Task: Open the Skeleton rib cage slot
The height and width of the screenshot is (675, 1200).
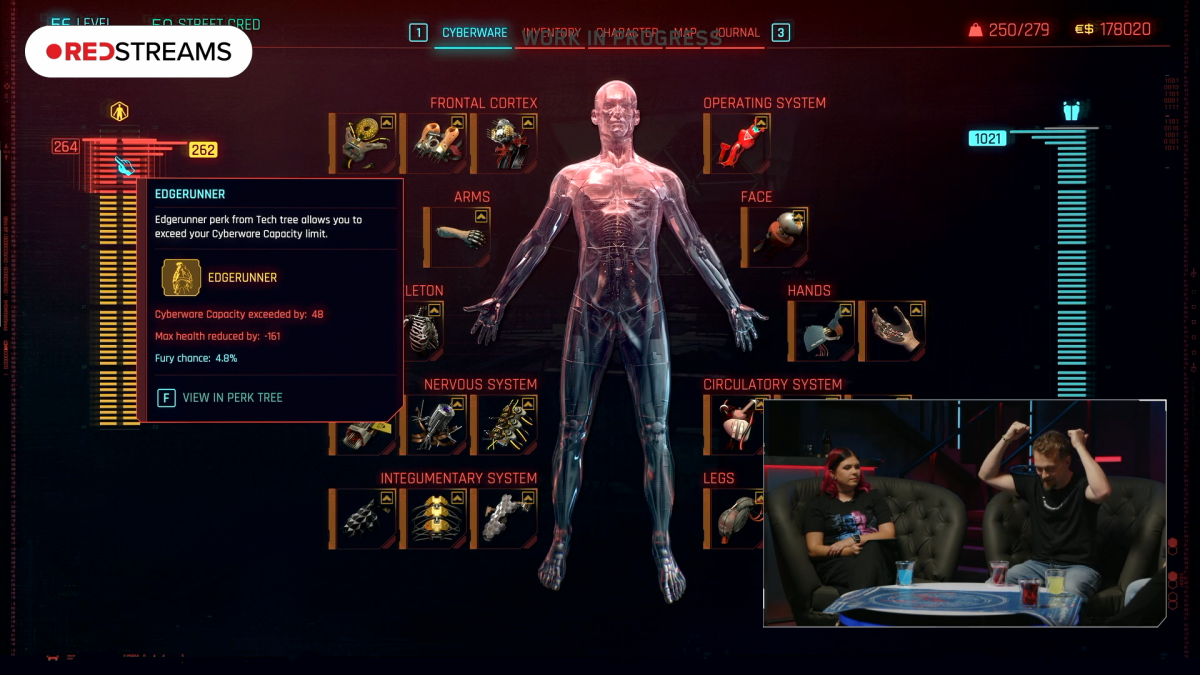Action: (x=420, y=331)
